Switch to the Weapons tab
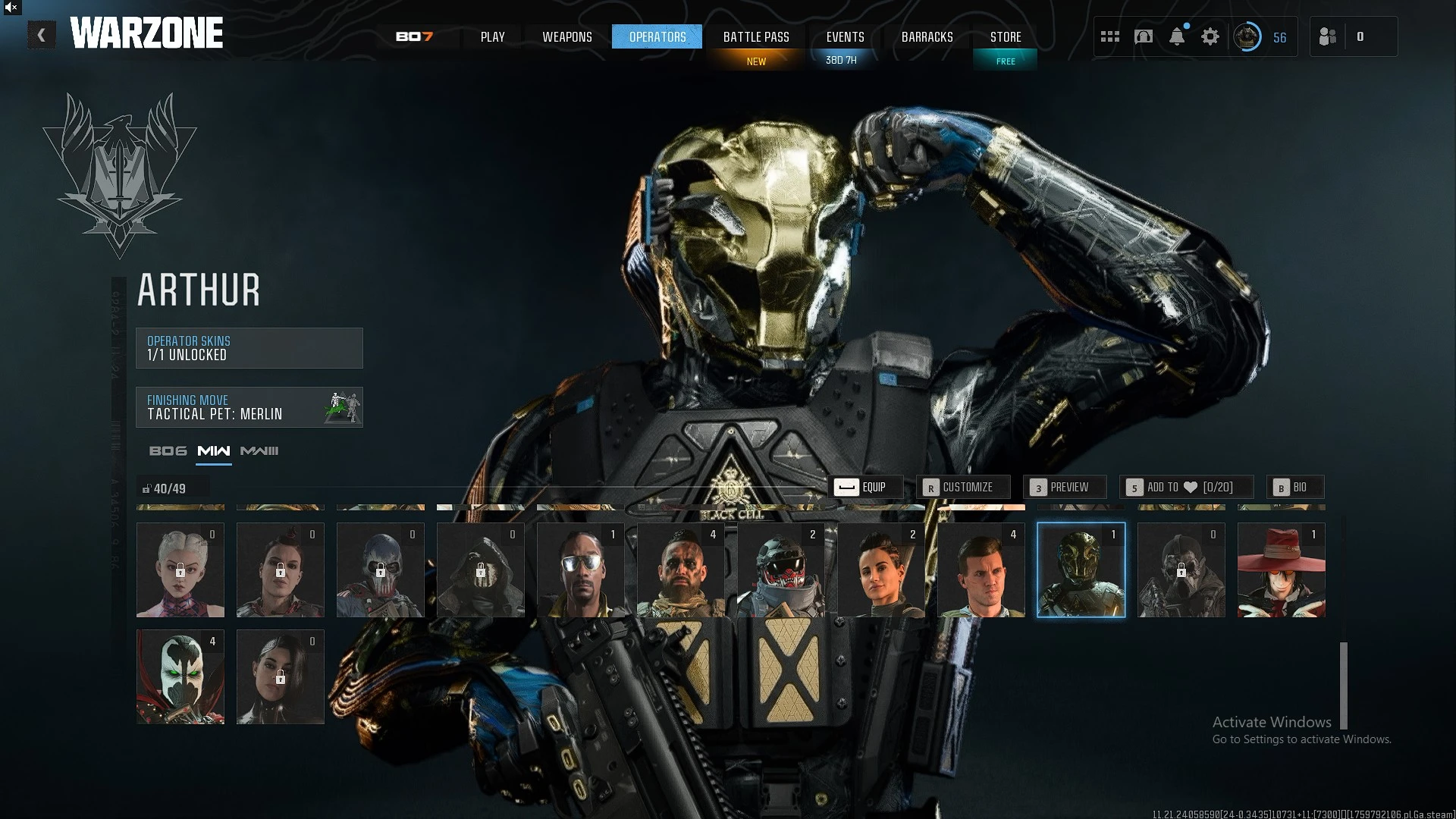1456x819 pixels. click(566, 36)
